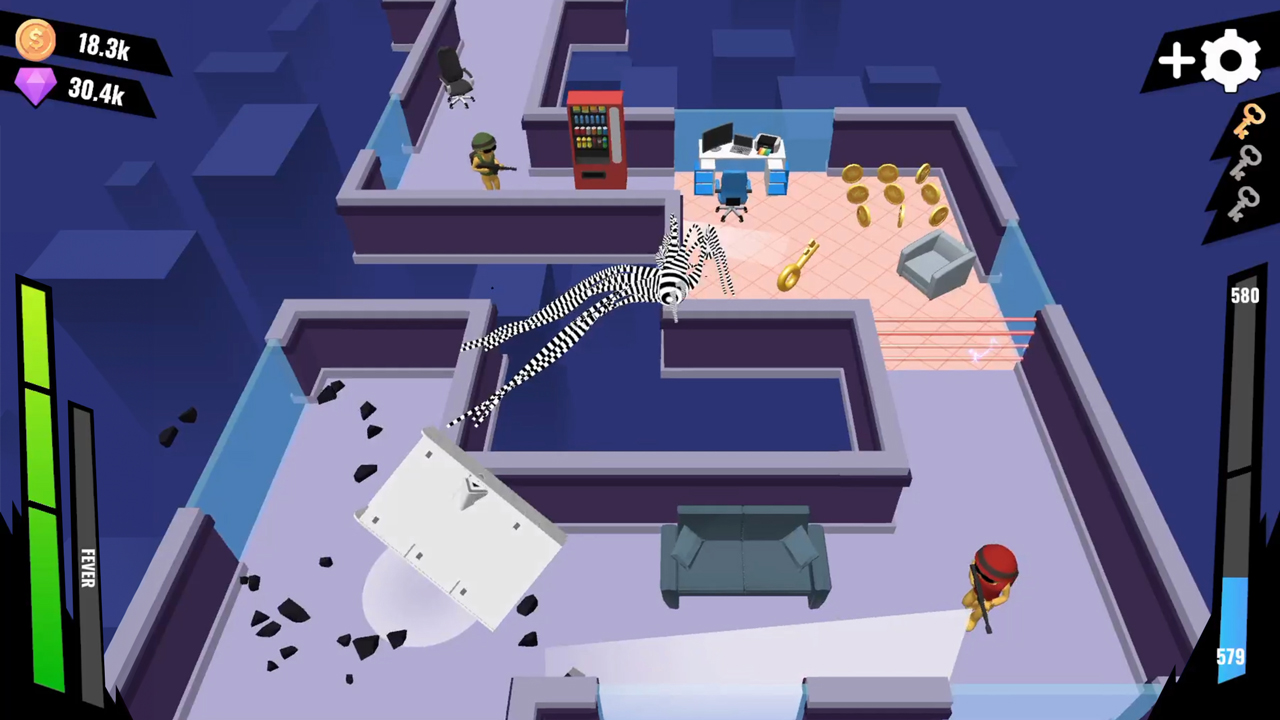Open the settings gear menu

(1229, 60)
